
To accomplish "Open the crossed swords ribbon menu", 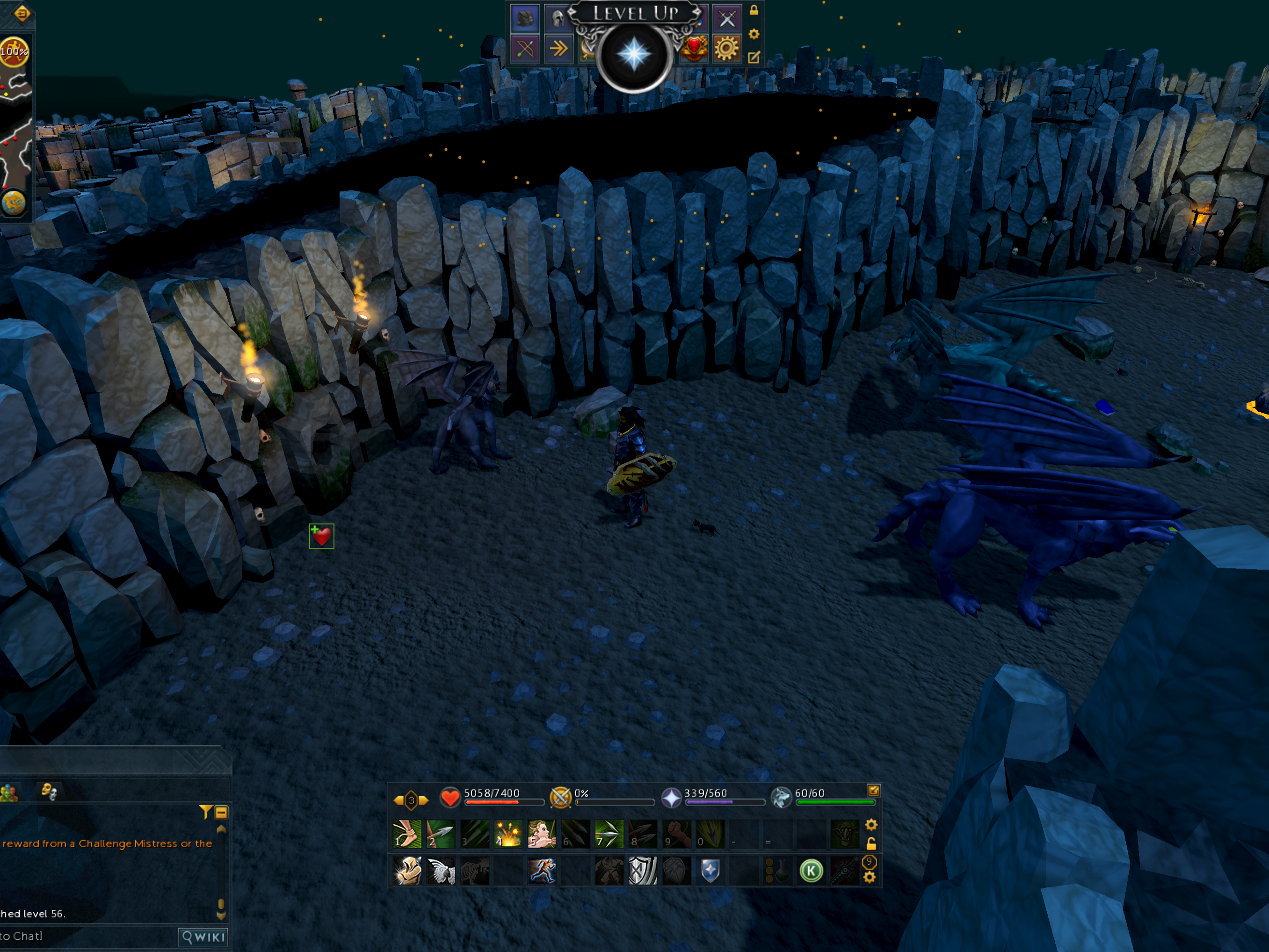I will (x=727, y=19).
